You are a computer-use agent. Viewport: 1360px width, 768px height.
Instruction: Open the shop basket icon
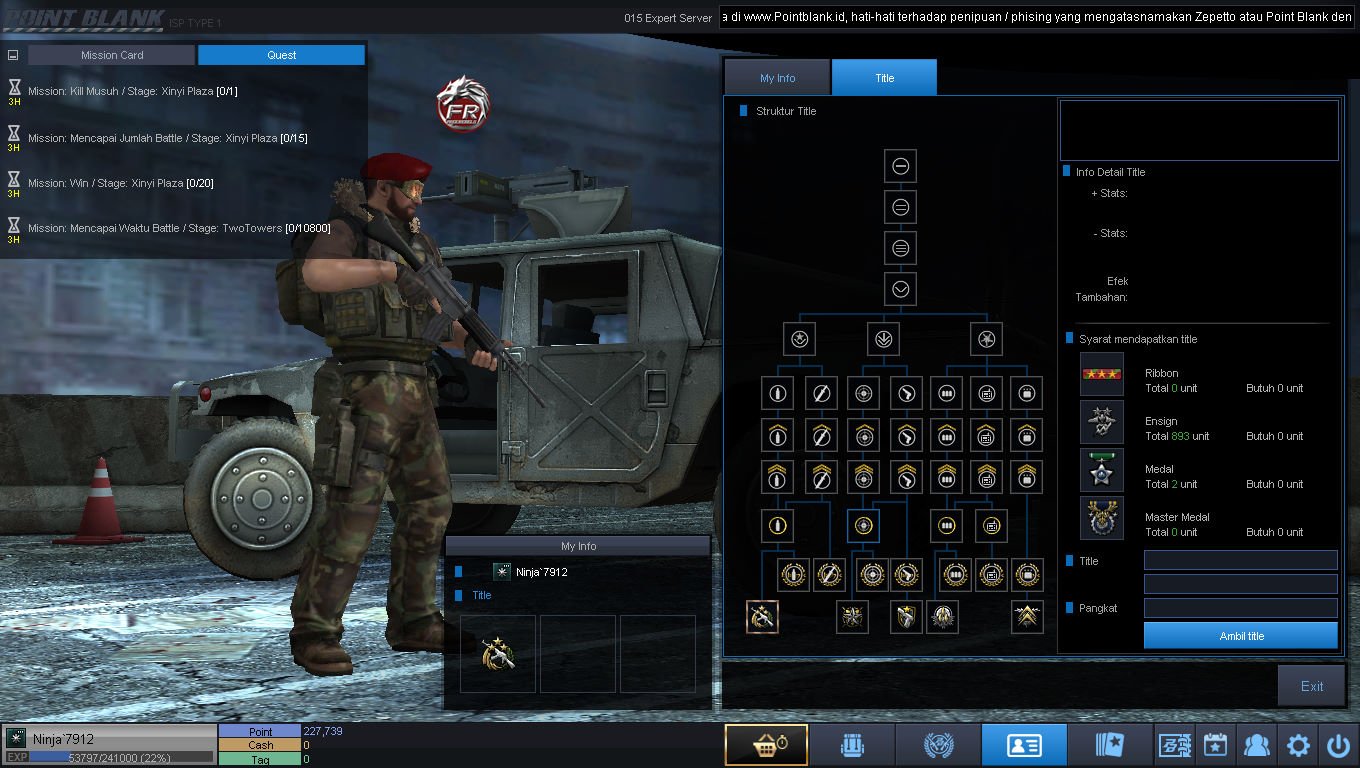[x=766, y=745]
